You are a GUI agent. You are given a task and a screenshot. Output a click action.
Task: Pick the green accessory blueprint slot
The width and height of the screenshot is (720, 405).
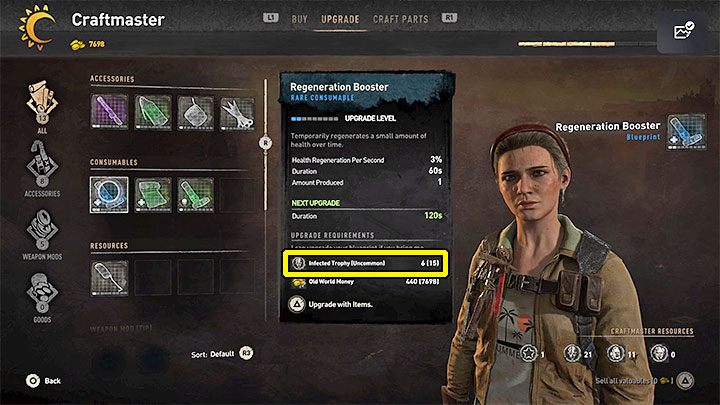(152, 111)
